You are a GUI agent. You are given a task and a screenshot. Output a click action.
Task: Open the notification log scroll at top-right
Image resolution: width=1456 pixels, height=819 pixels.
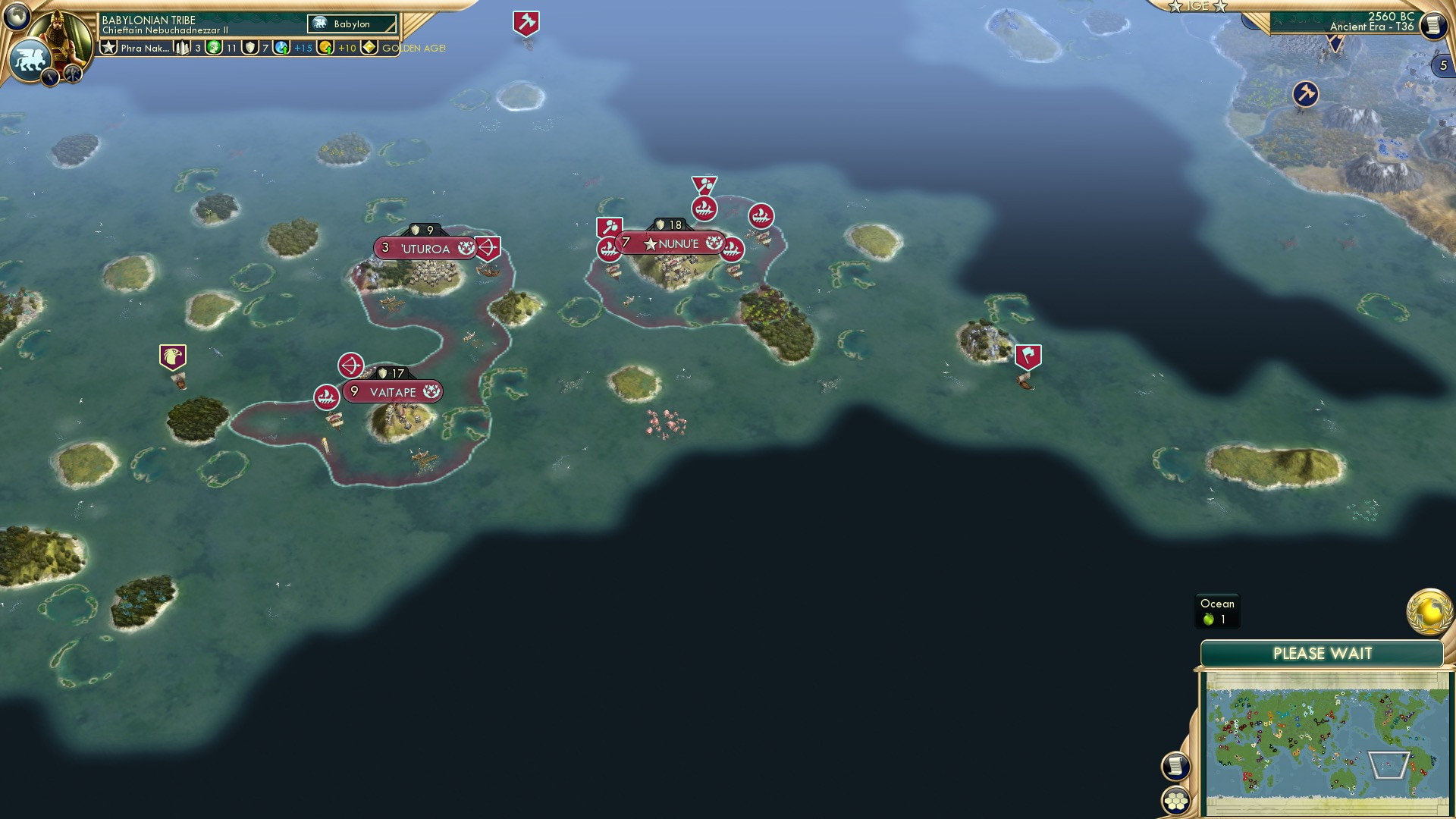(x=1436, y=26)
